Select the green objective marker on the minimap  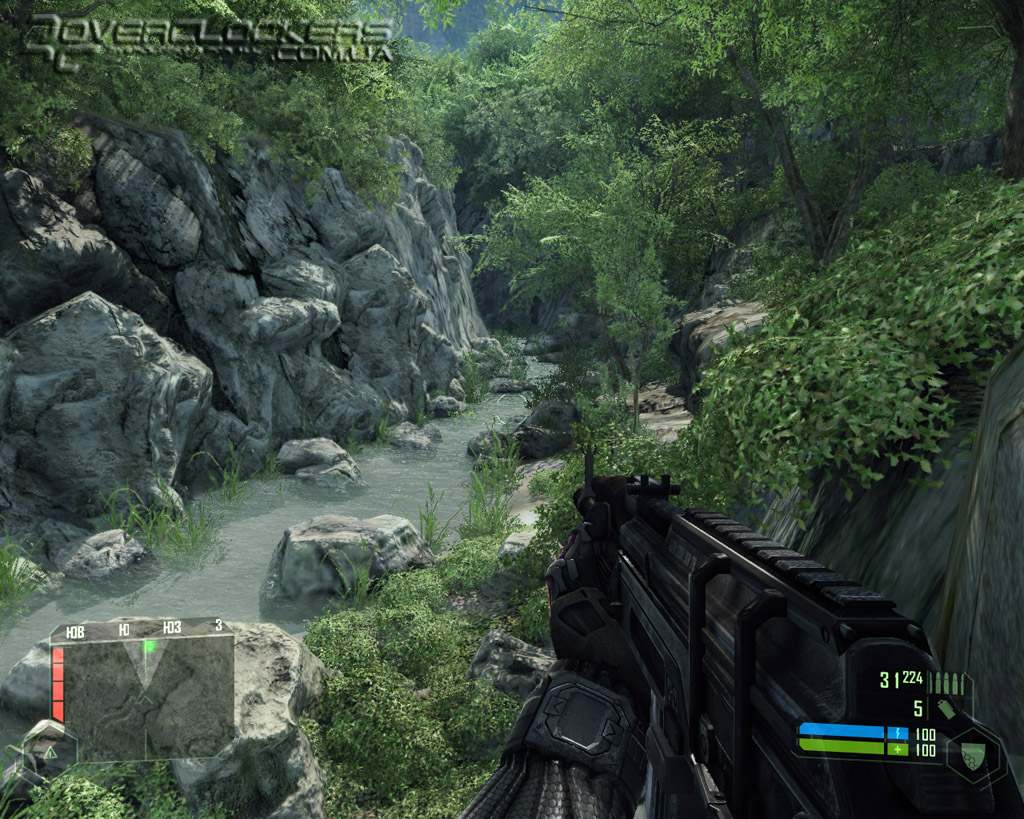[149, 646]
